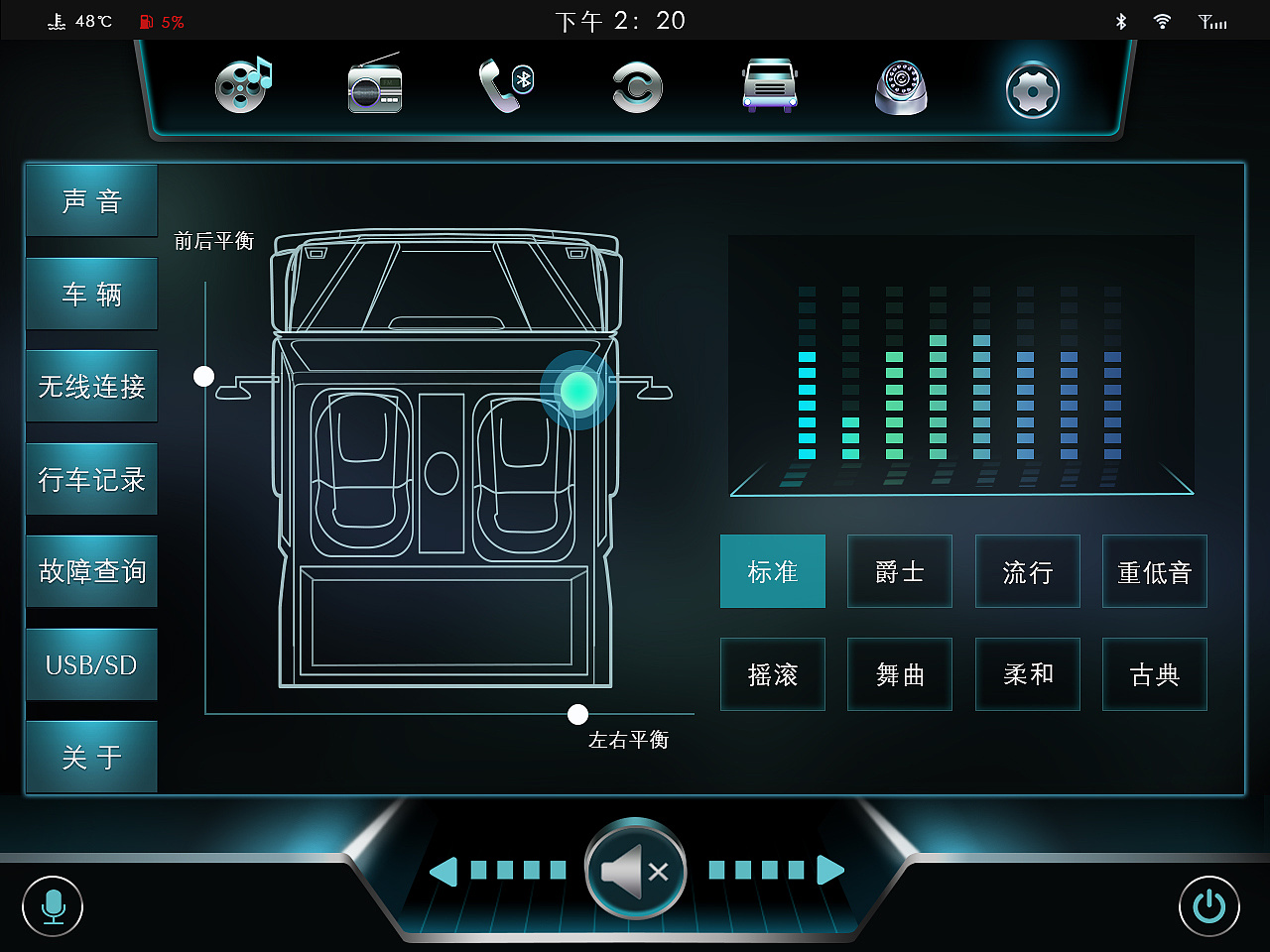This screenshot has width=1270, height=952.
Task: Switch to the 车辆 settings tab
Action: pos(91,294)
